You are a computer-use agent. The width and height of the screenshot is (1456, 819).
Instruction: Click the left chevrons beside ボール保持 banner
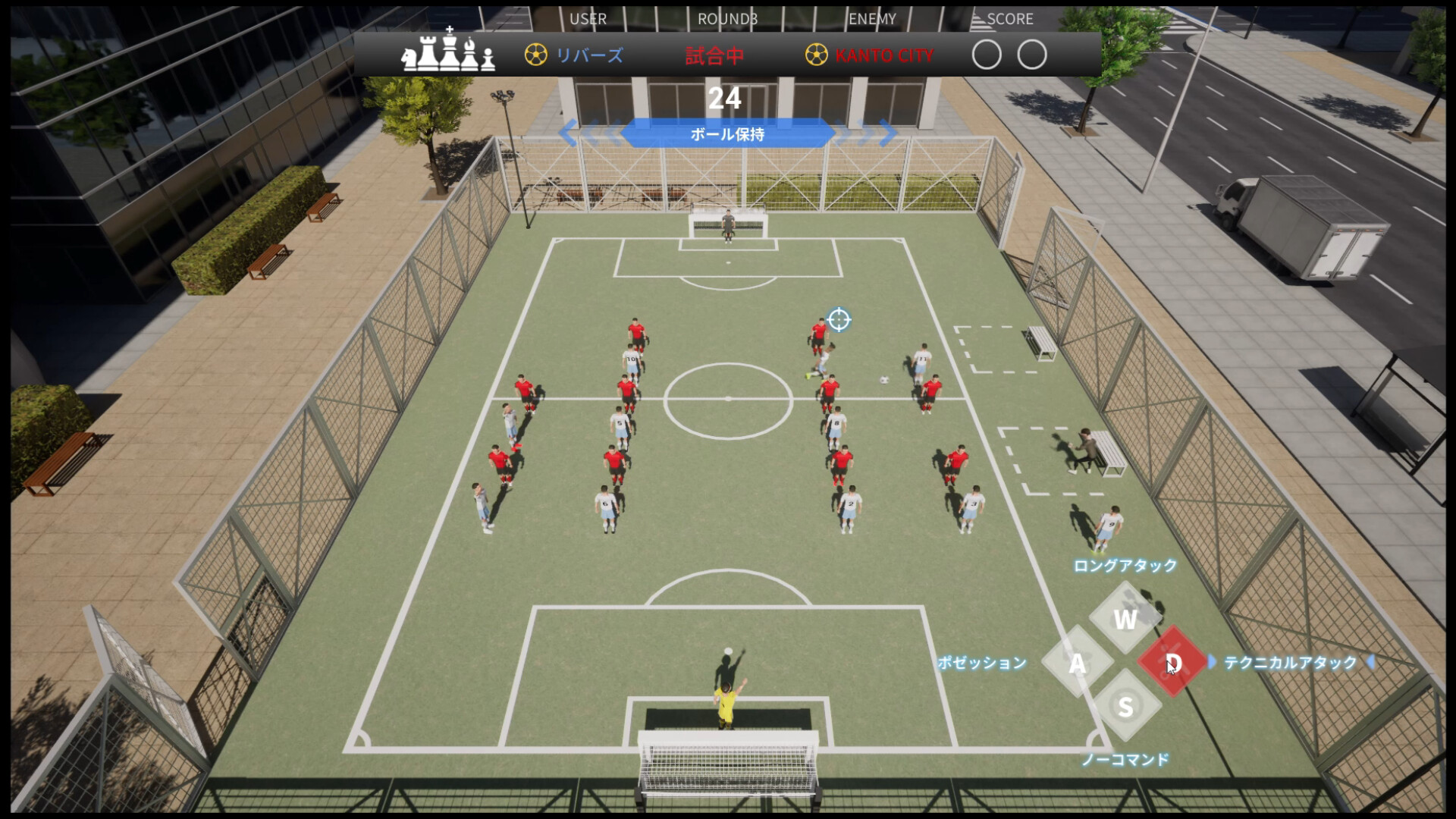(x=588, y=133)
